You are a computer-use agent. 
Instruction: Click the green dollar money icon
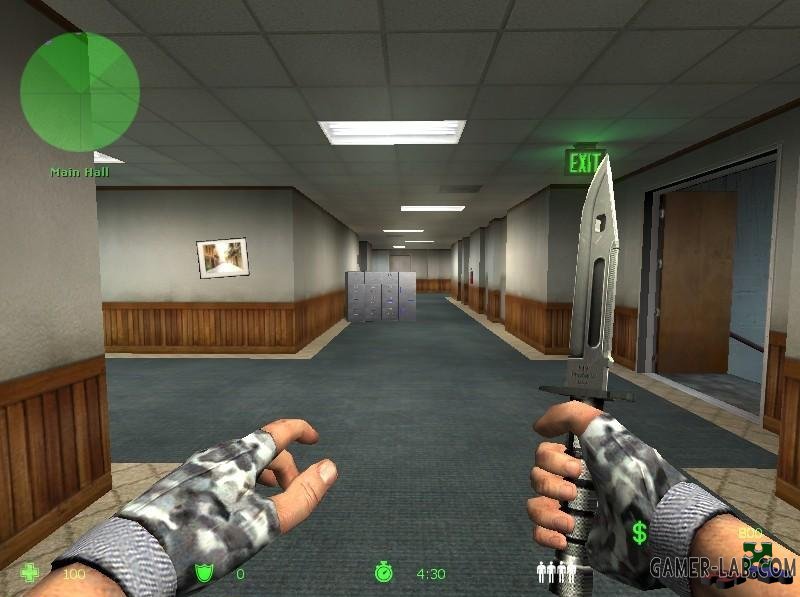tap(639, 533)
